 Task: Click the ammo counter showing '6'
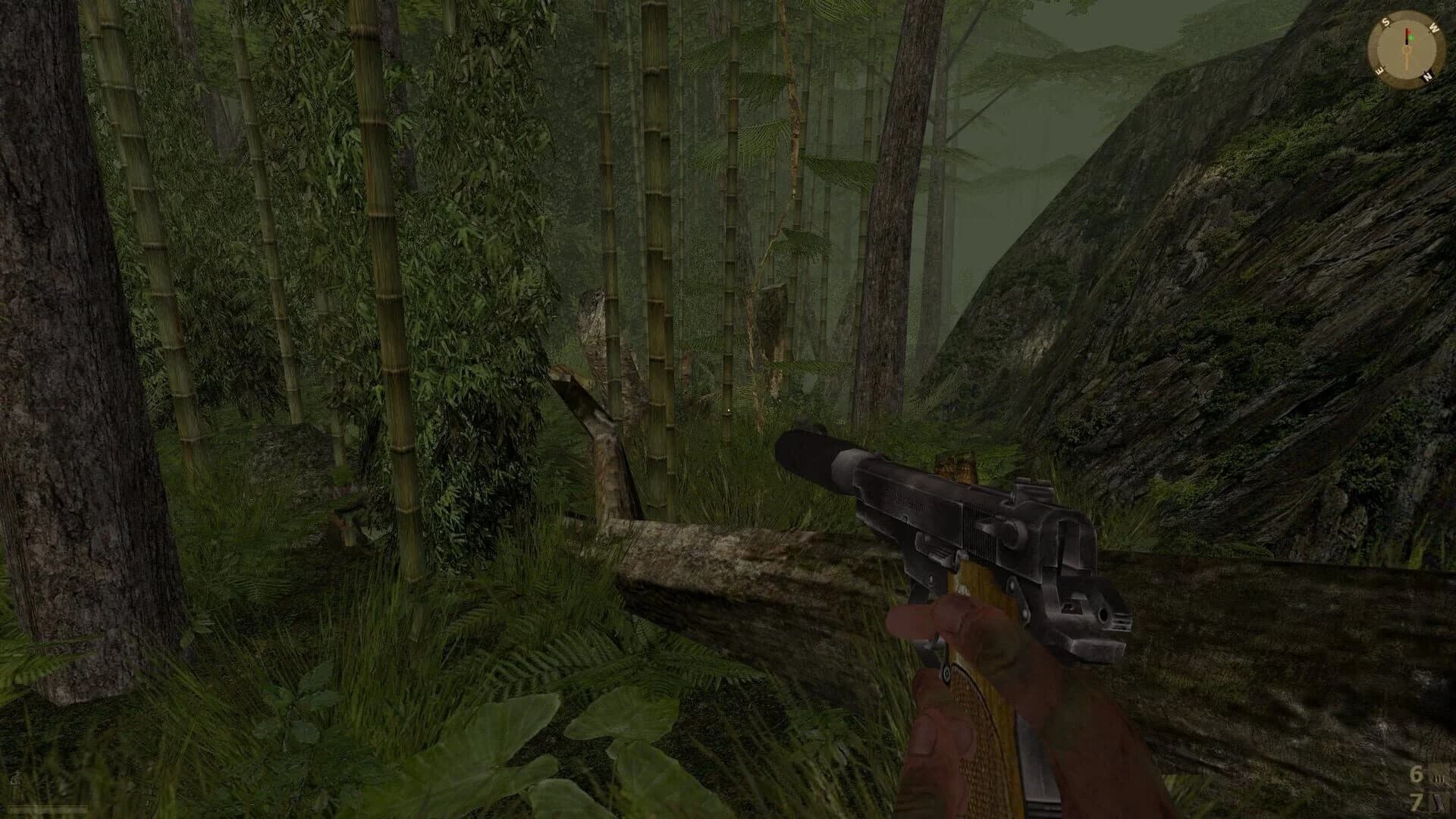(x=1417, y=773)
